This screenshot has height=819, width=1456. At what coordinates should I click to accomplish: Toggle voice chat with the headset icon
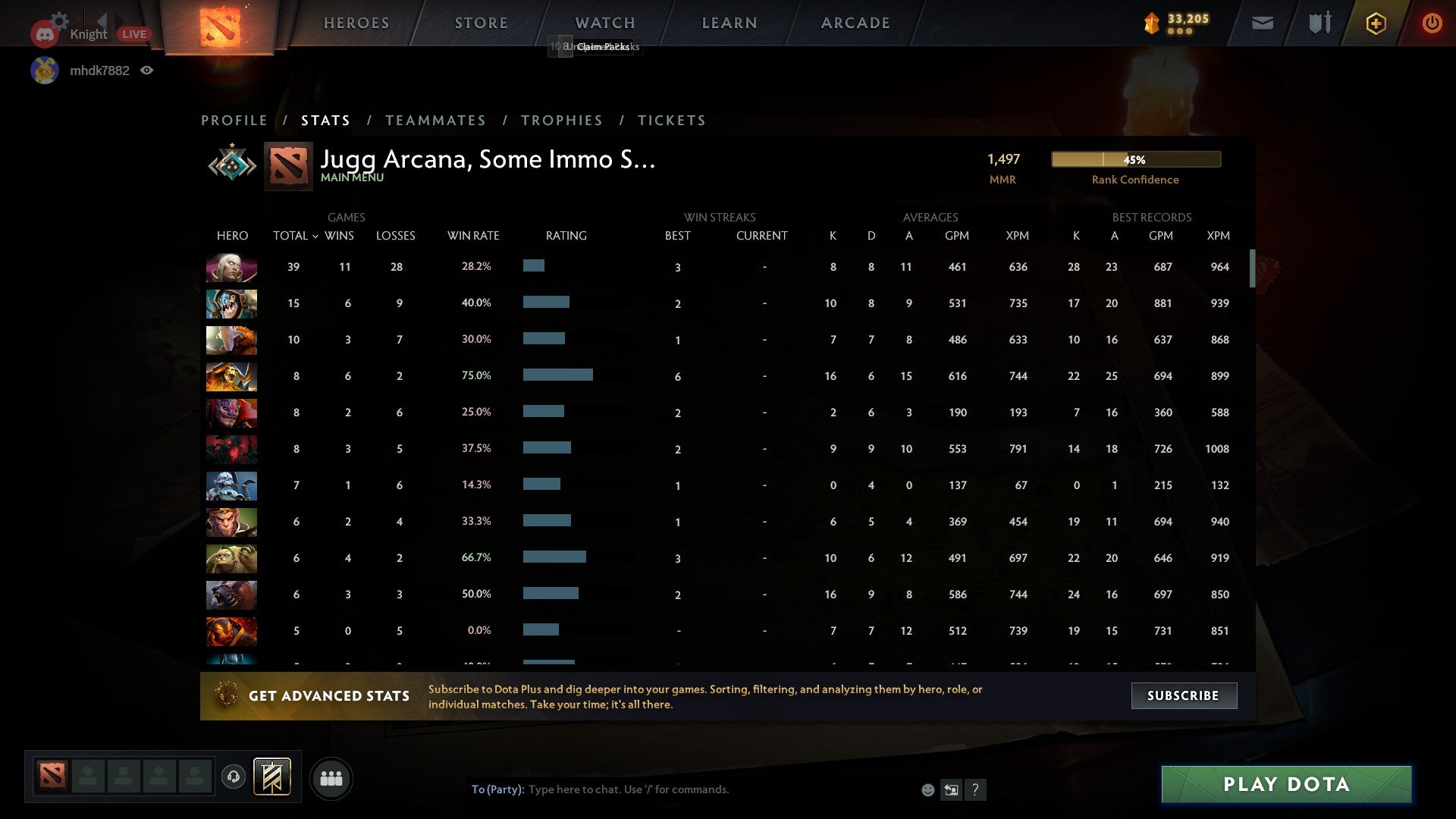(233, 775)
